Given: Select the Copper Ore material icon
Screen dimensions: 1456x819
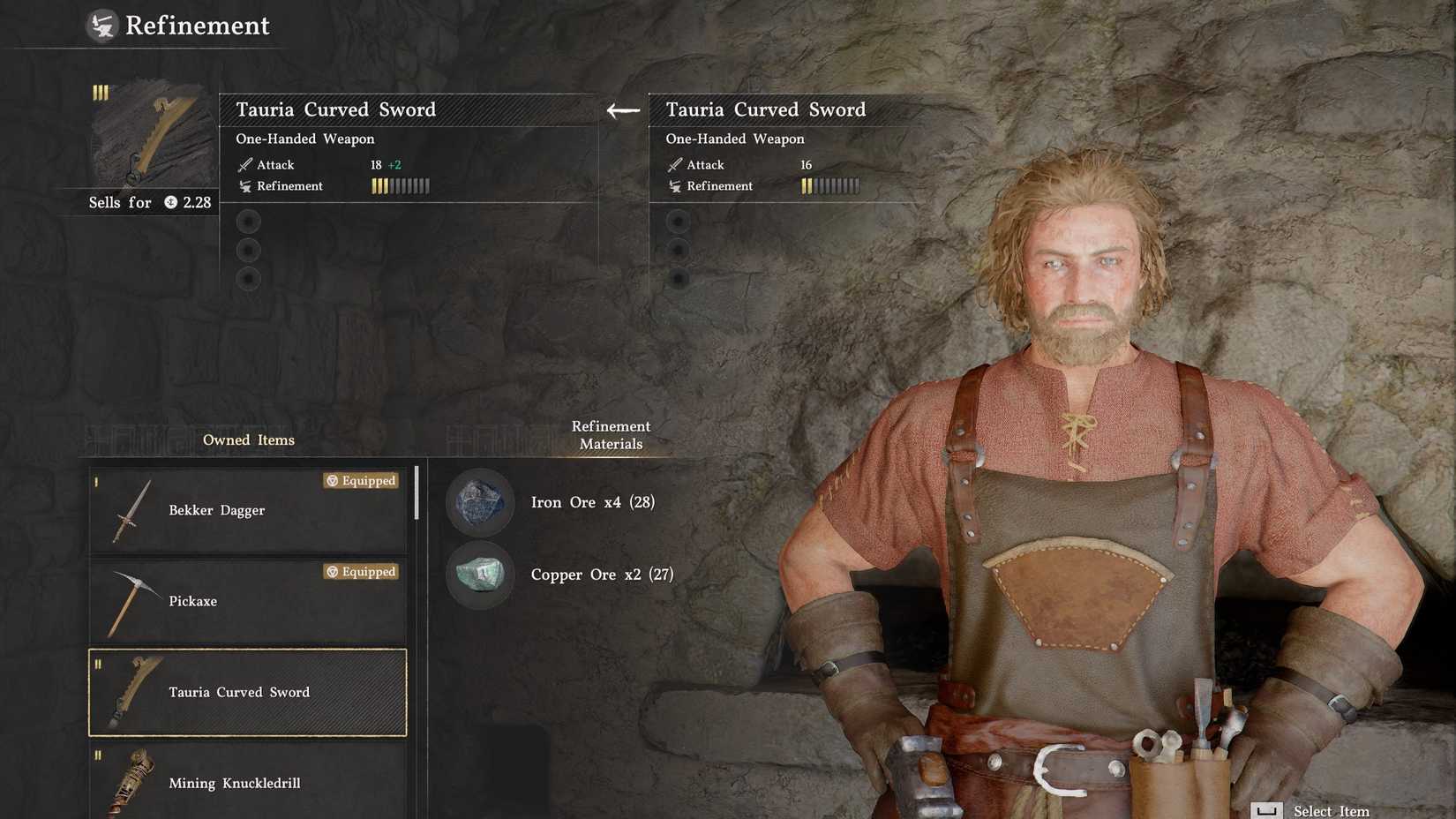Looking at the screenshot, I should pyautogui.click(x=479, y=575).
